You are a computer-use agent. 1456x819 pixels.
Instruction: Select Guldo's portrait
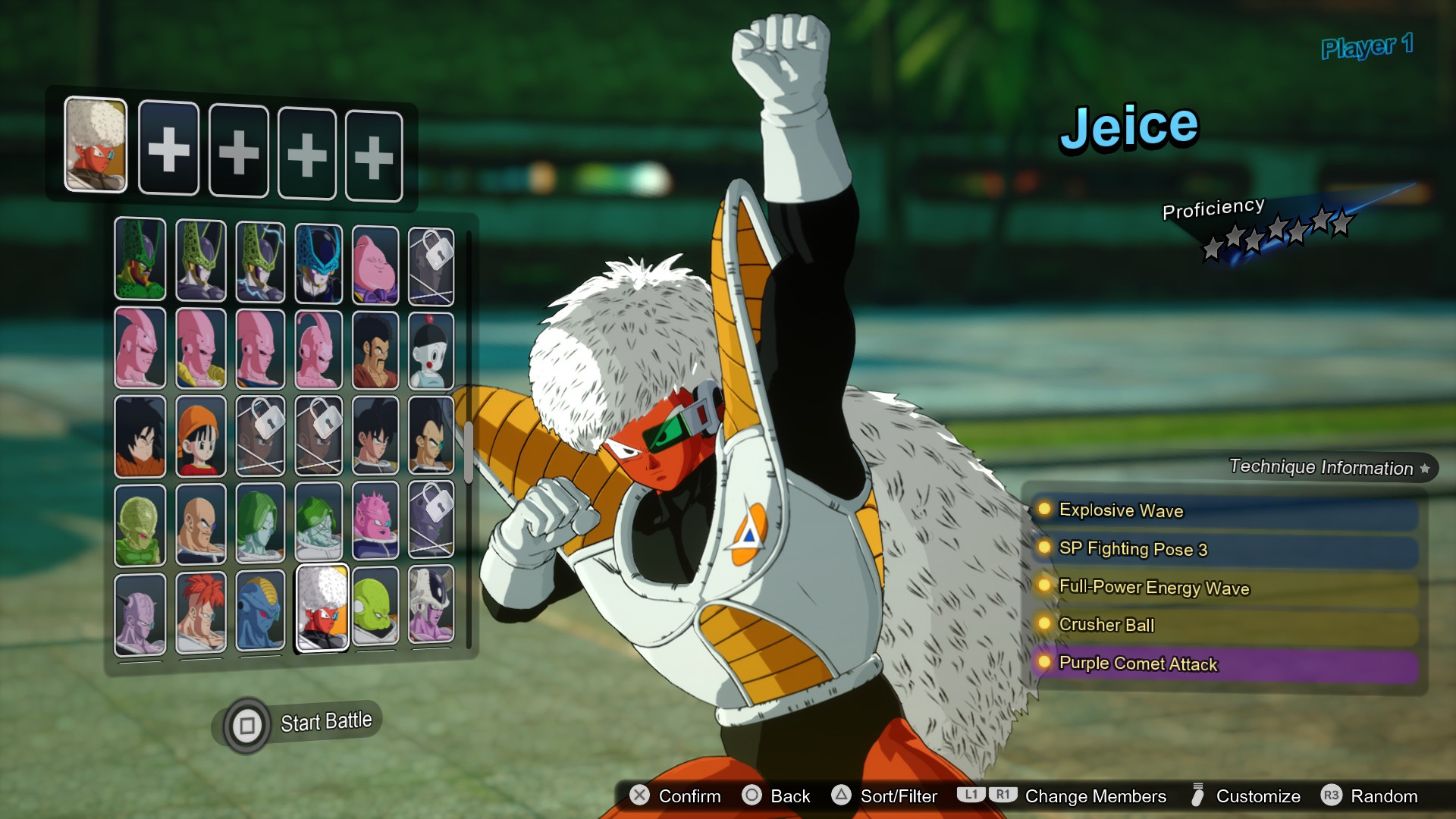tap(377, 610)
